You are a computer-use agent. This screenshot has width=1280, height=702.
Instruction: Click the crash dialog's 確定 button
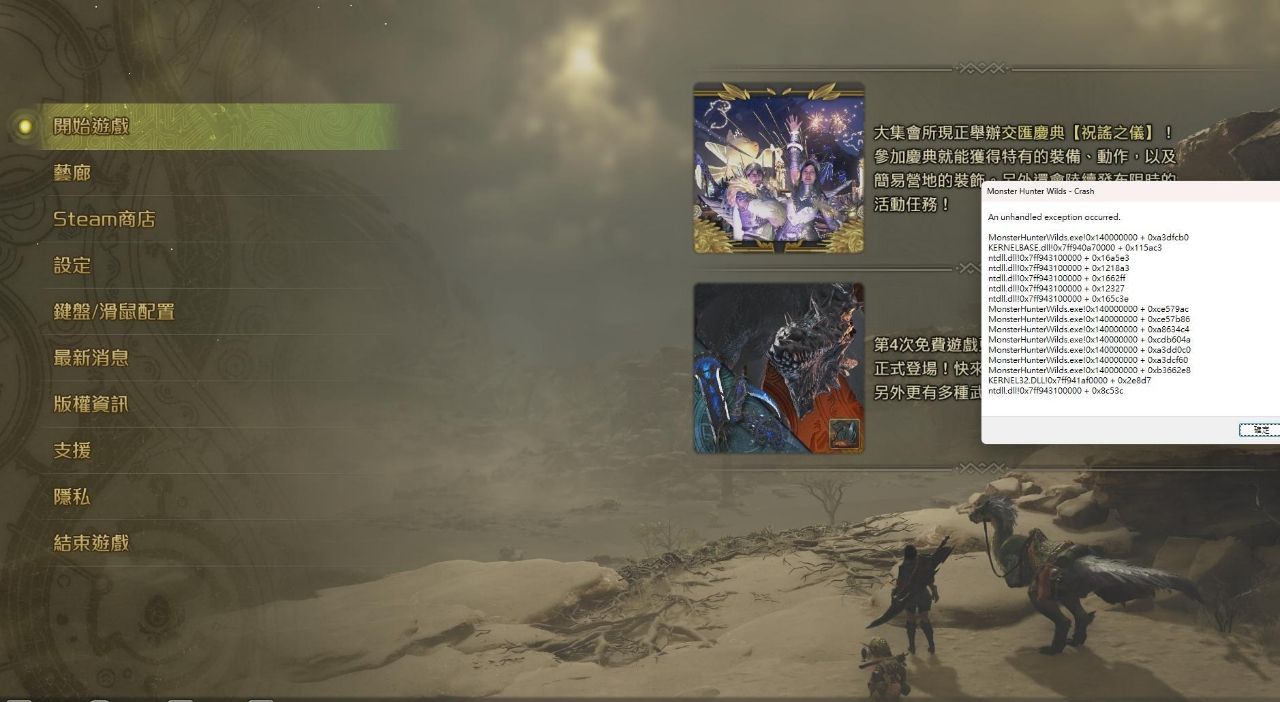(1259, 429)
